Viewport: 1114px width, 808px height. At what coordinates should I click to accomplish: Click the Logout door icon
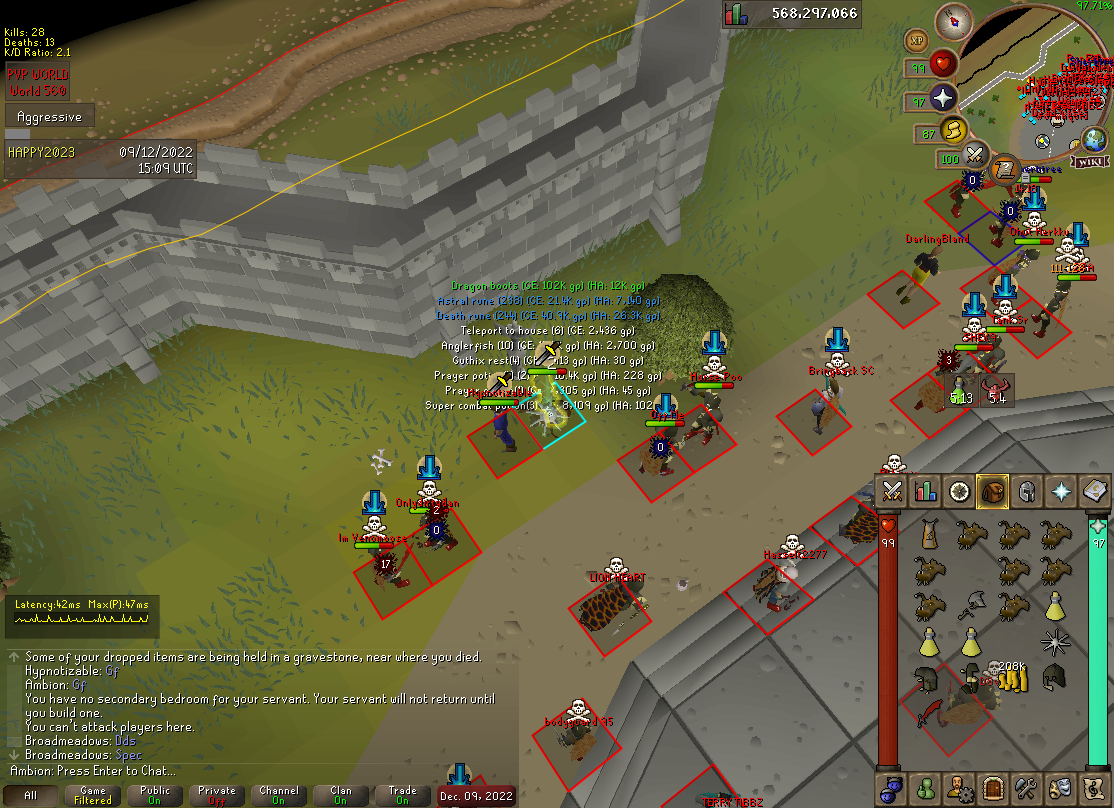pyautogui.click(x=992, y=788)
